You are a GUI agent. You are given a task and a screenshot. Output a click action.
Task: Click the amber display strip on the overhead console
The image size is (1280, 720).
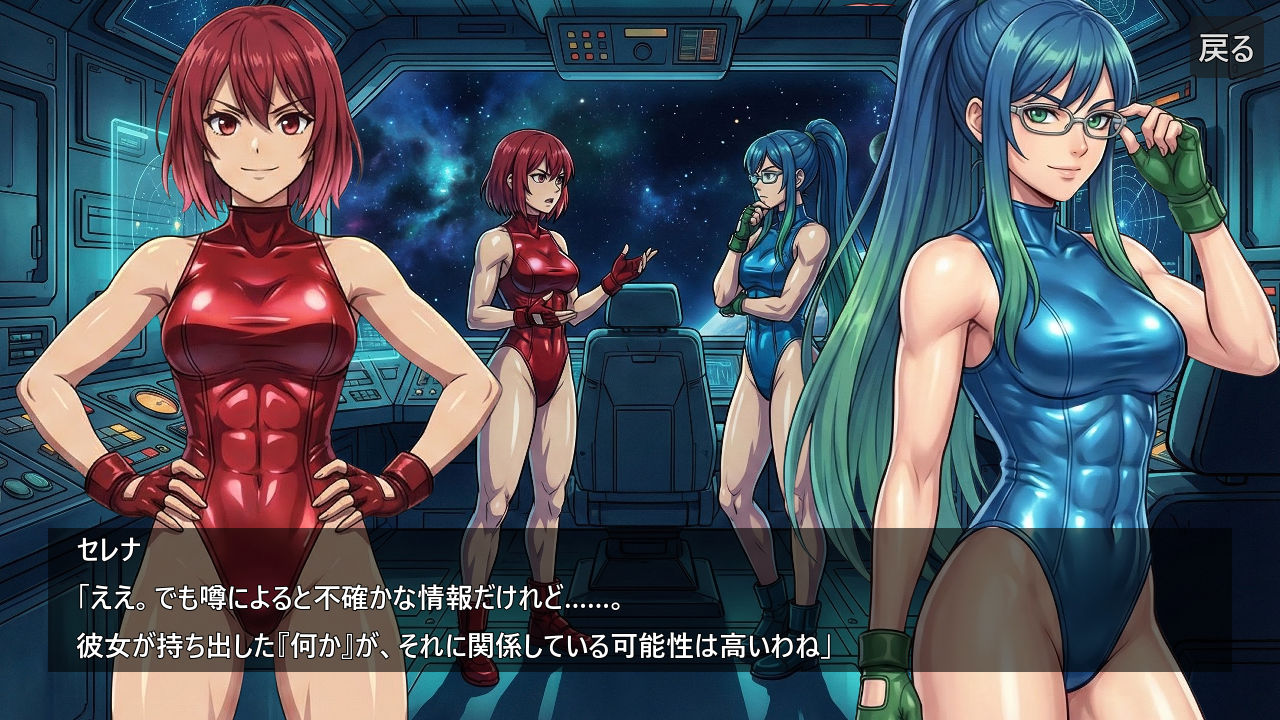(645, 32)
